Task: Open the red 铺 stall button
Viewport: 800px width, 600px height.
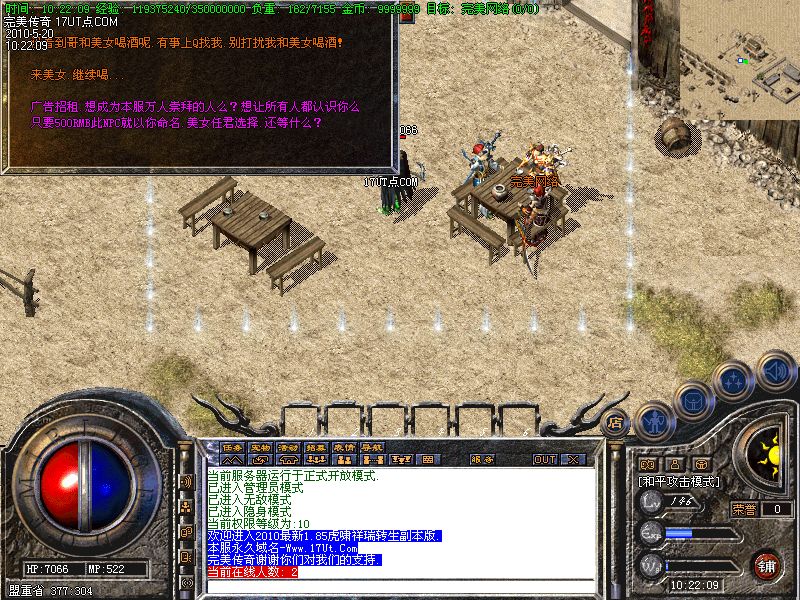Action: [x=765, y=565]
